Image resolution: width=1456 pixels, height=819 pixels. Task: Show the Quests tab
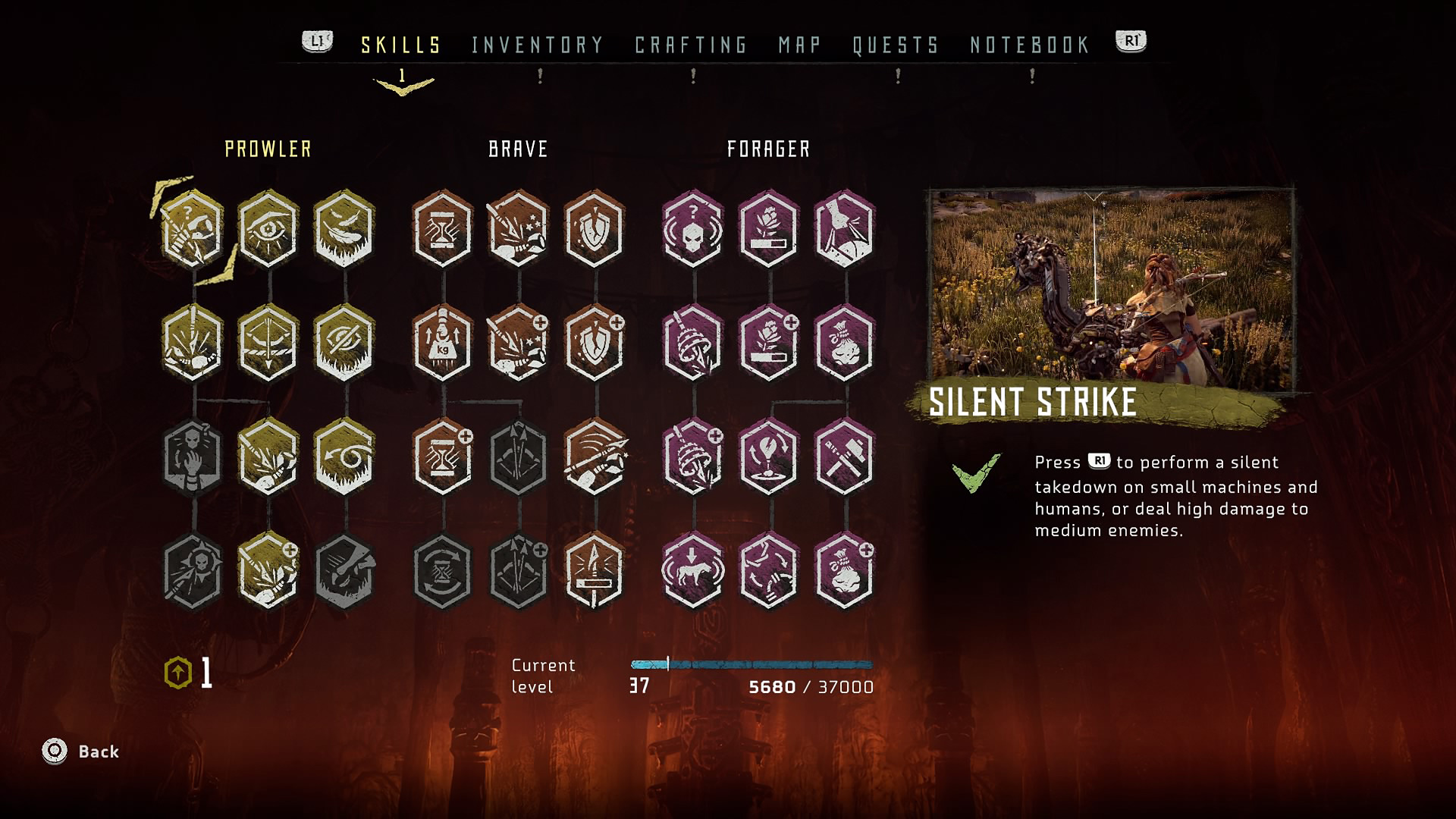pos(896,45)
